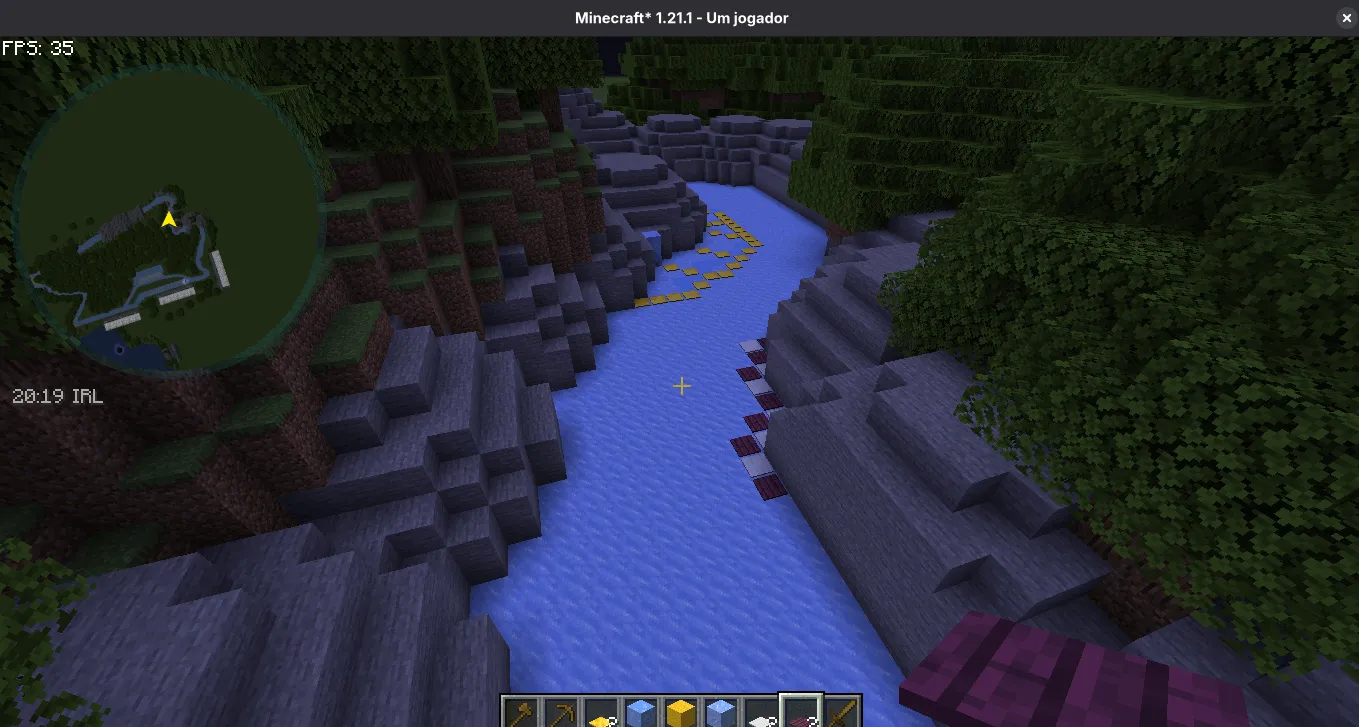The width and height of the screenshot is (1359, 727).
Task: Close the Minecraft window
Action: click(x=1346, y=17)
